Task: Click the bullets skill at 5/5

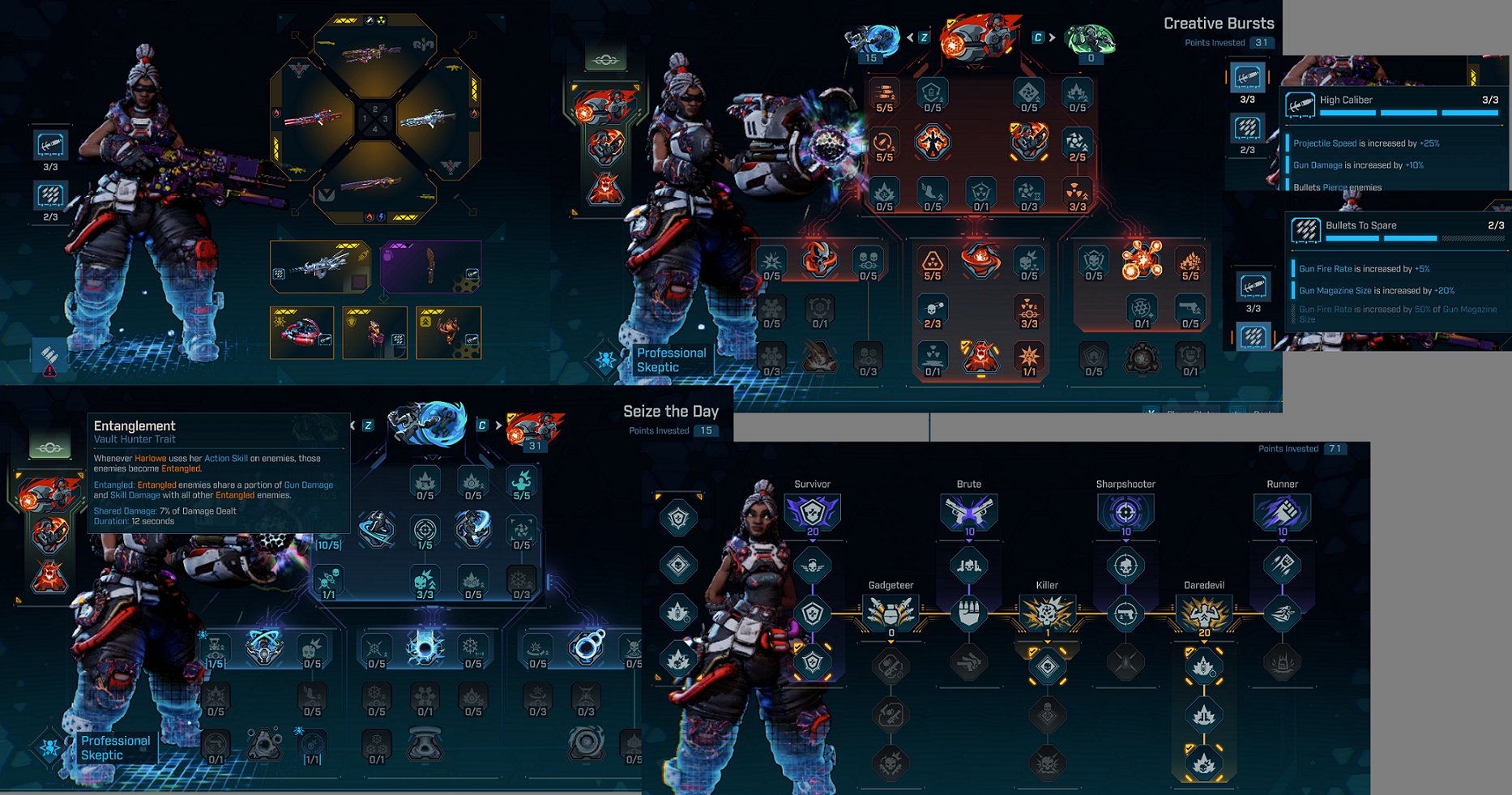Action: tap(884, 92)
